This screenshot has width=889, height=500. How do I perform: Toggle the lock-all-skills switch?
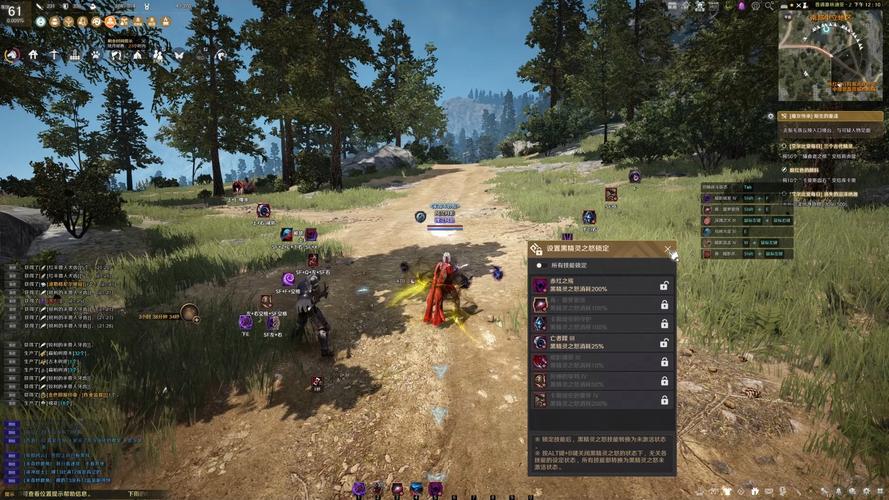tap(540, 266)
